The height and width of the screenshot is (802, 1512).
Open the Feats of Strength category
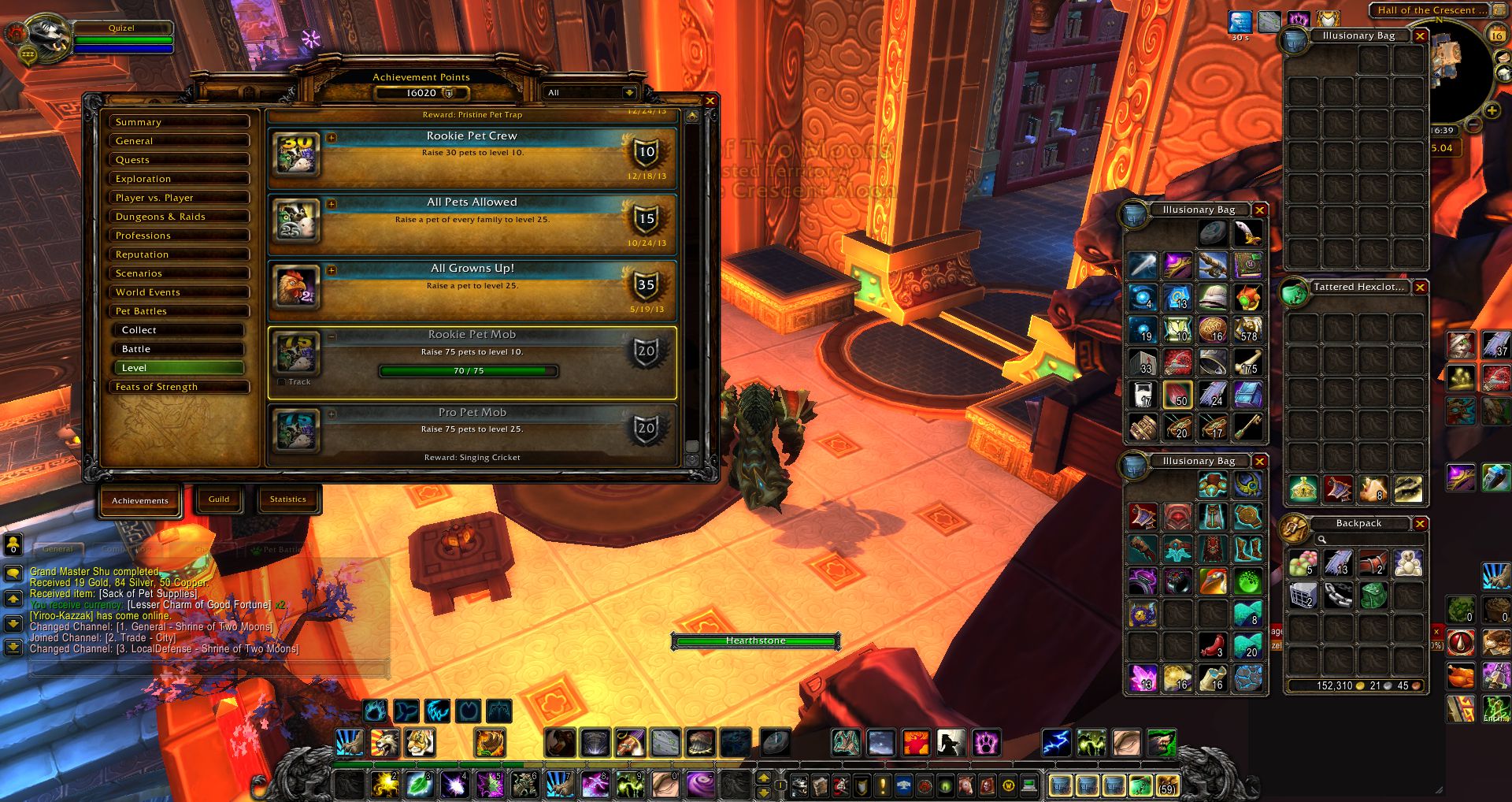(180, 387)
